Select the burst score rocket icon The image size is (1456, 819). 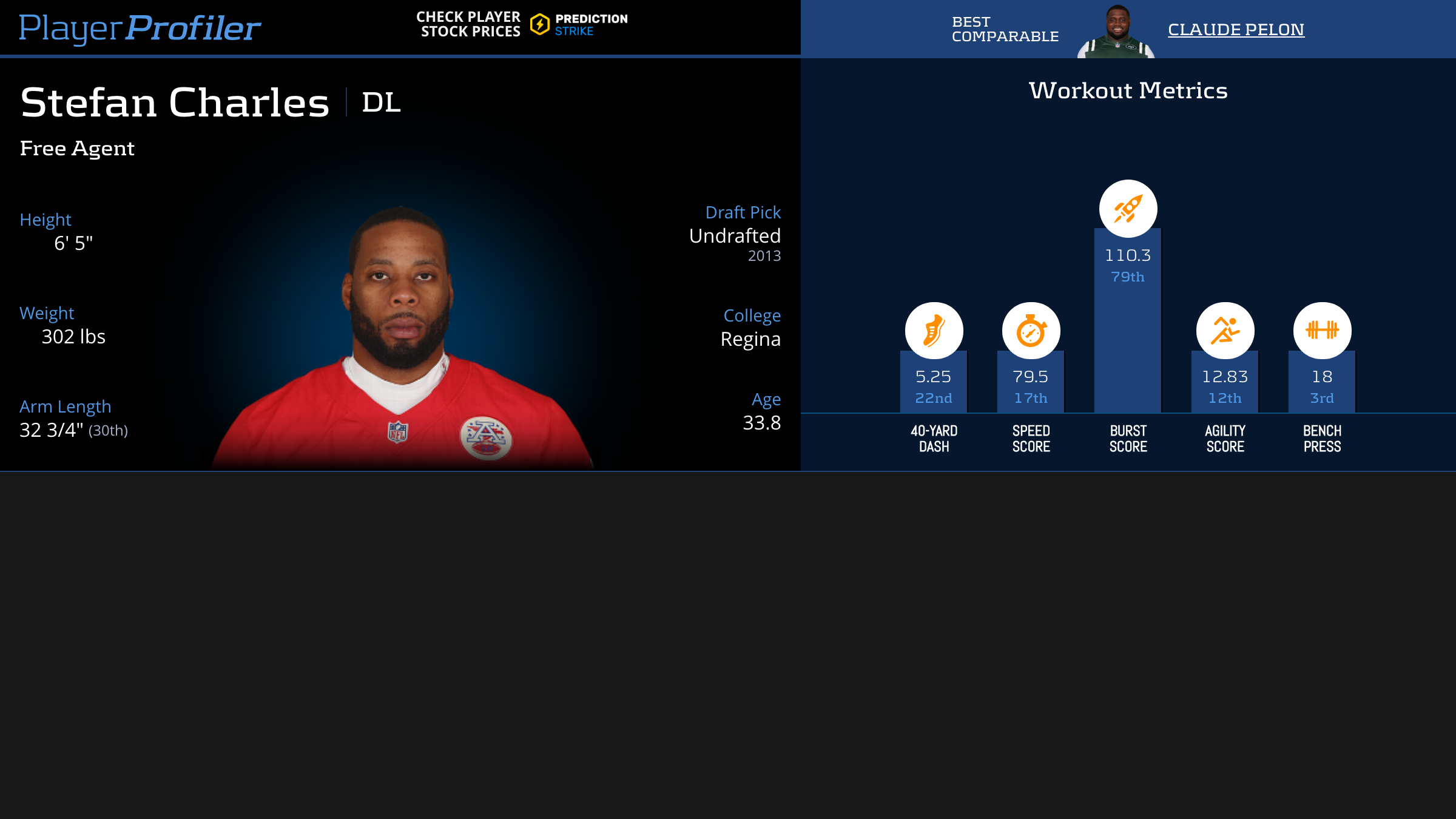pyautogui.click(x=1128, y=209)
